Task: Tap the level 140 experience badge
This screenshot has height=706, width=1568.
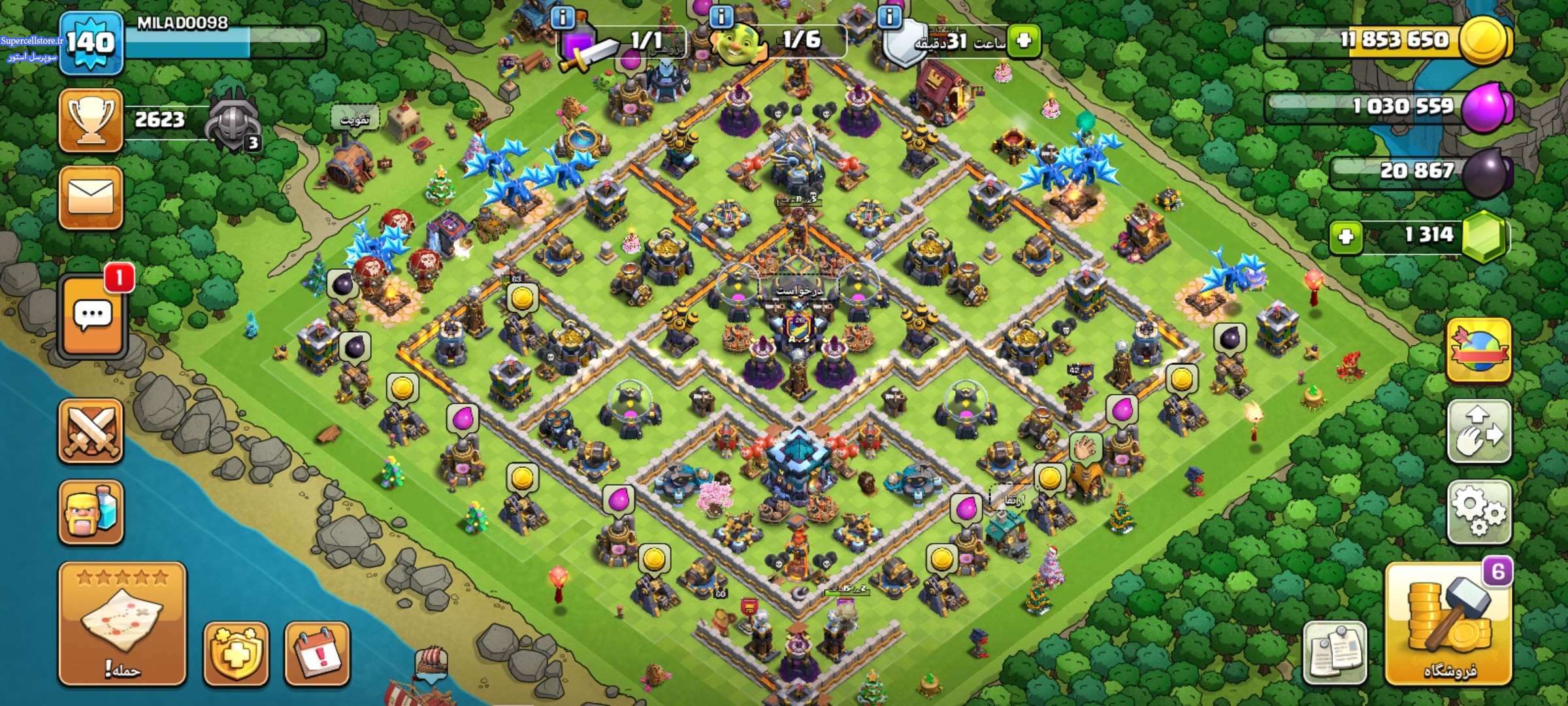Action: pos(91,43)
